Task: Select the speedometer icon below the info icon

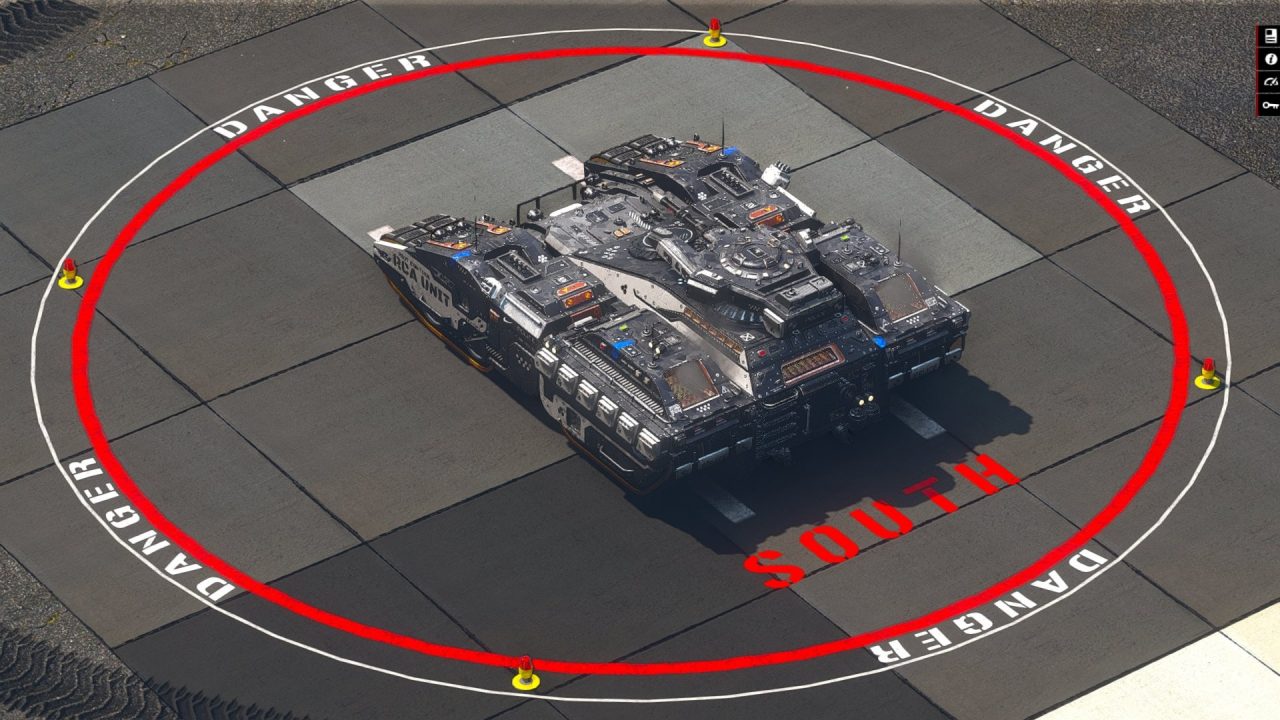Action: (x=1270, y=81)
